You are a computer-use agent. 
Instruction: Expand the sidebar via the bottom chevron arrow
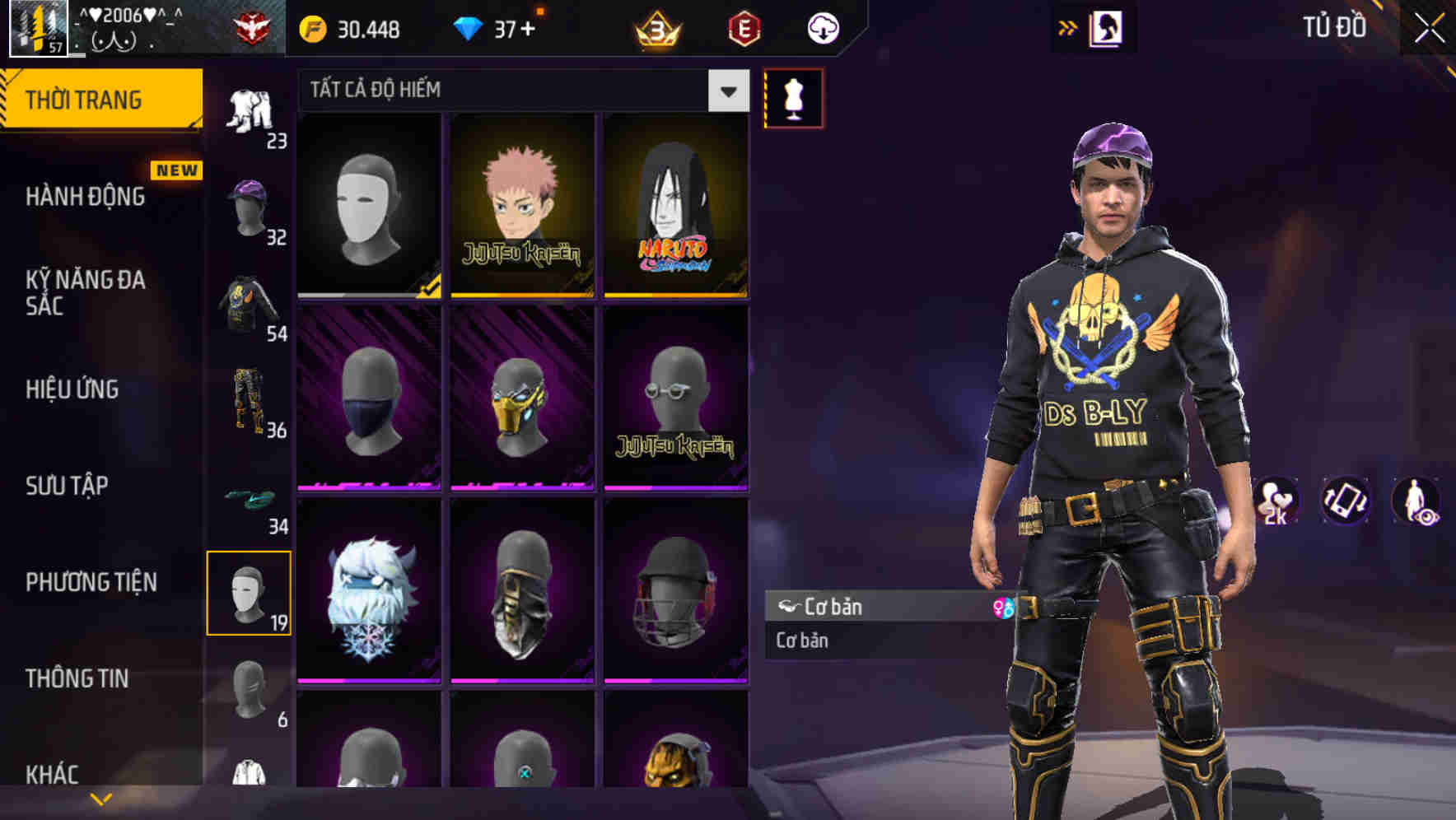coord(100,797)
